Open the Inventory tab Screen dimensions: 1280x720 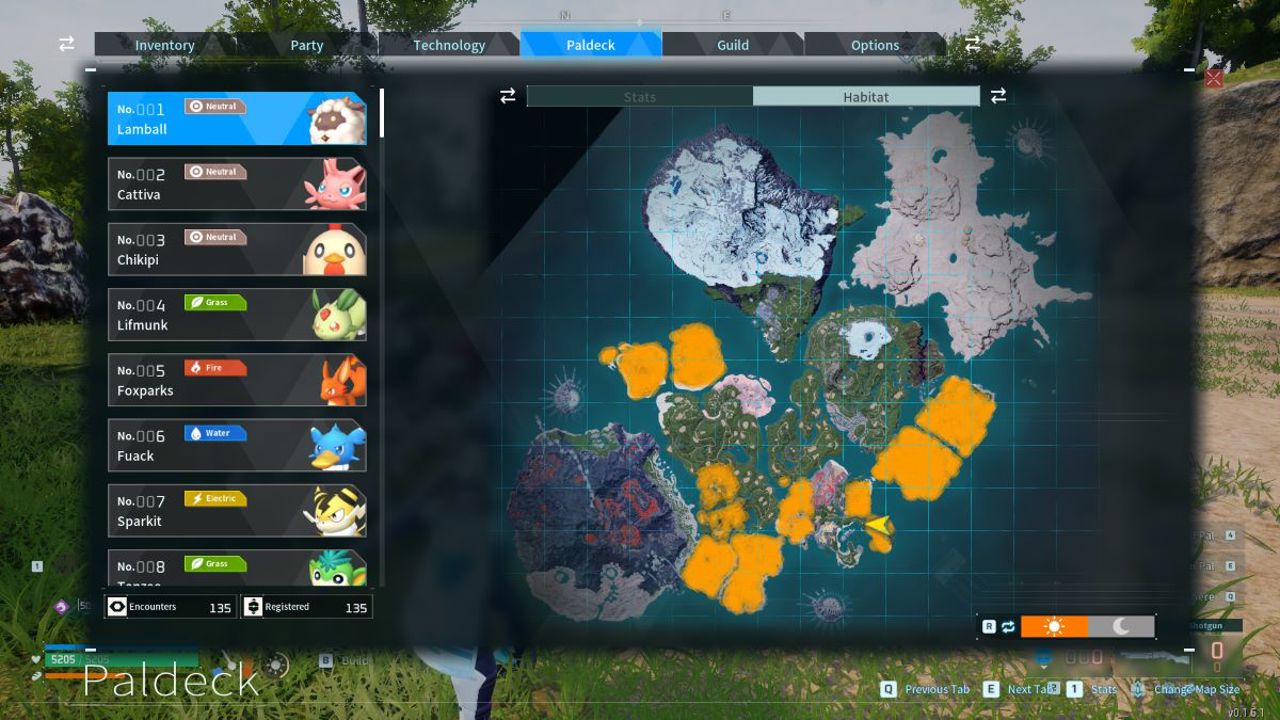165,45
